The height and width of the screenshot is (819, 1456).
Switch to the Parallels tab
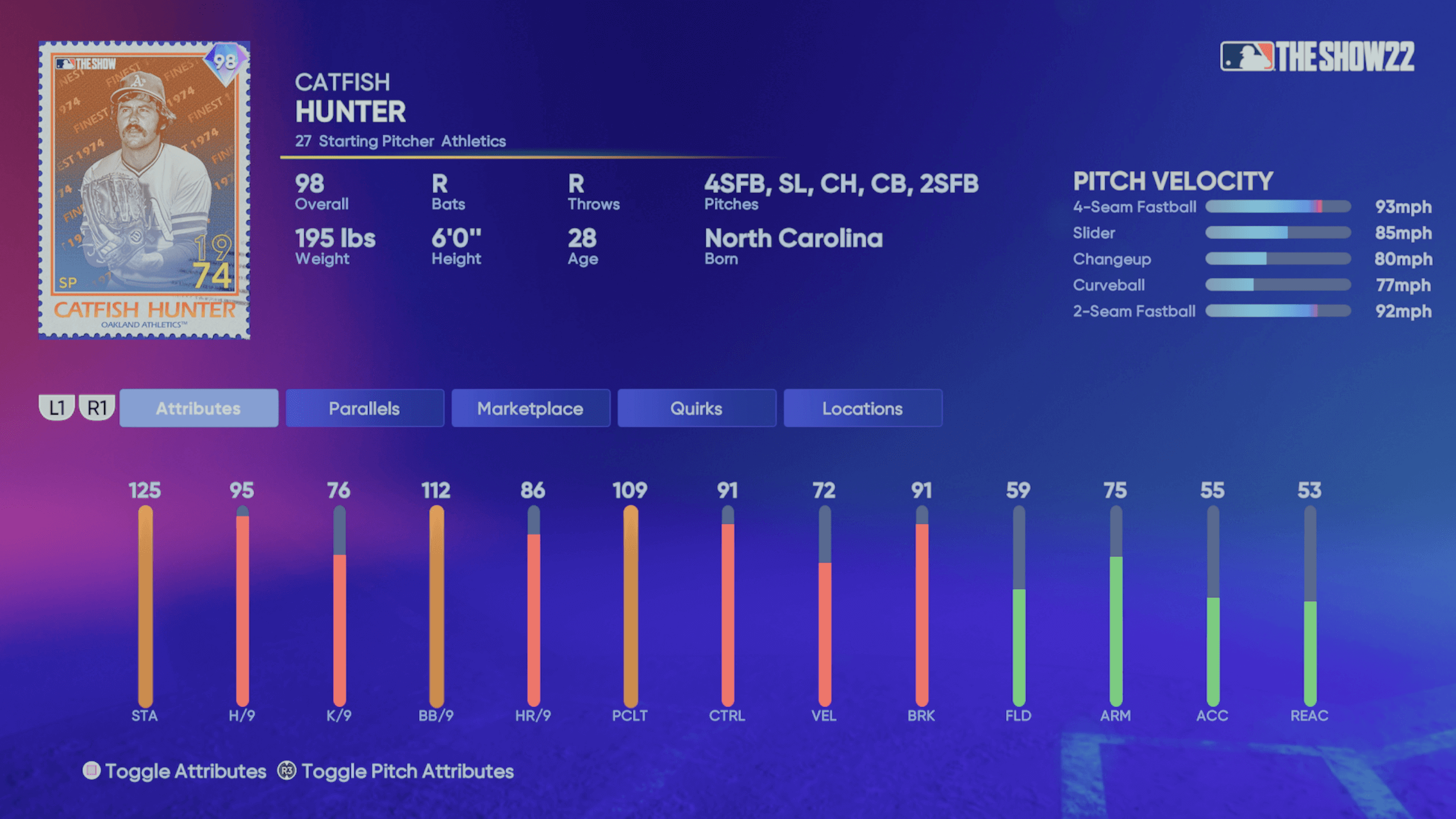click(x=365, y=408)
